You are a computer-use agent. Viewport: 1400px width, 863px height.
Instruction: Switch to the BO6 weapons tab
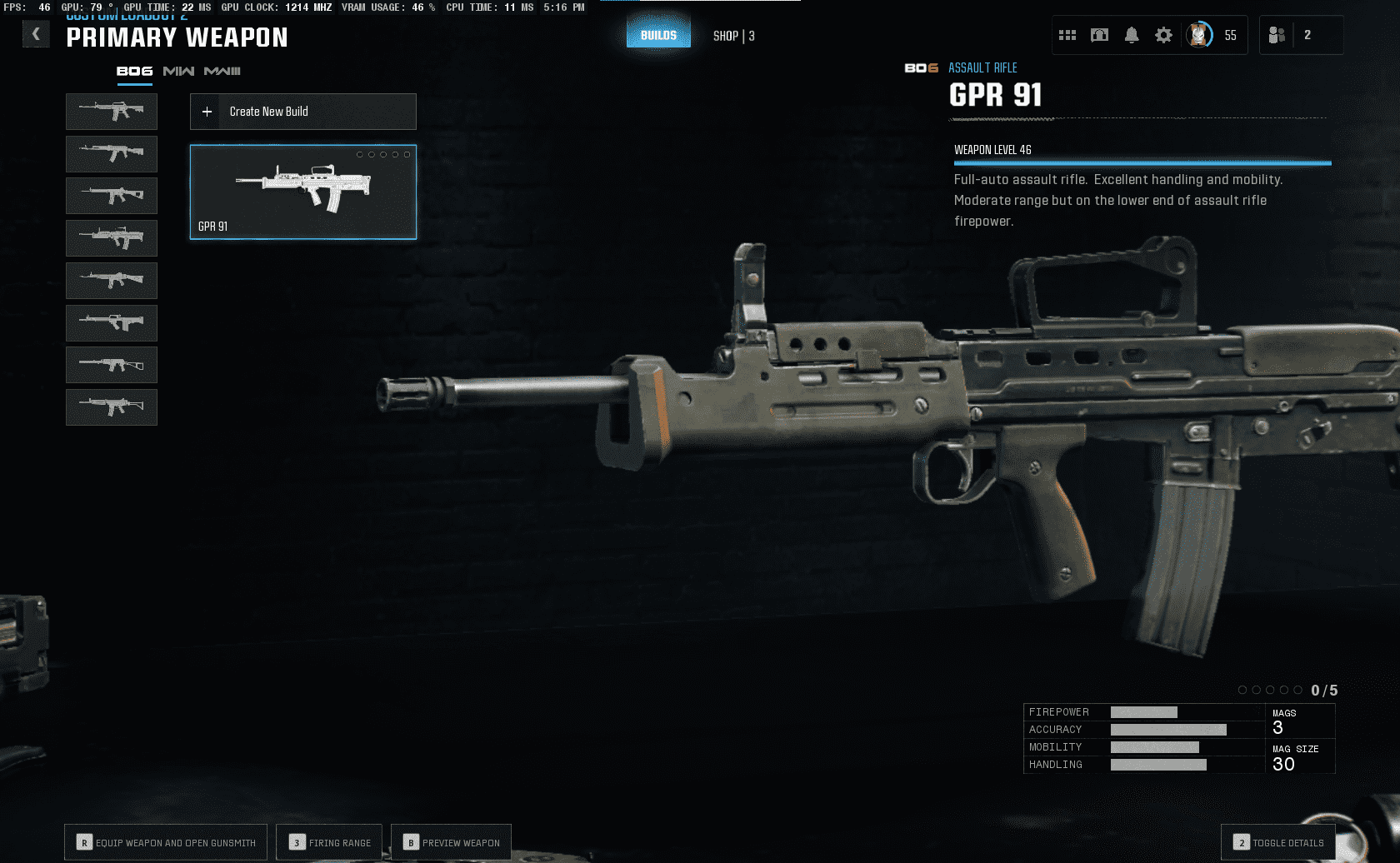[x=134, y=72]
